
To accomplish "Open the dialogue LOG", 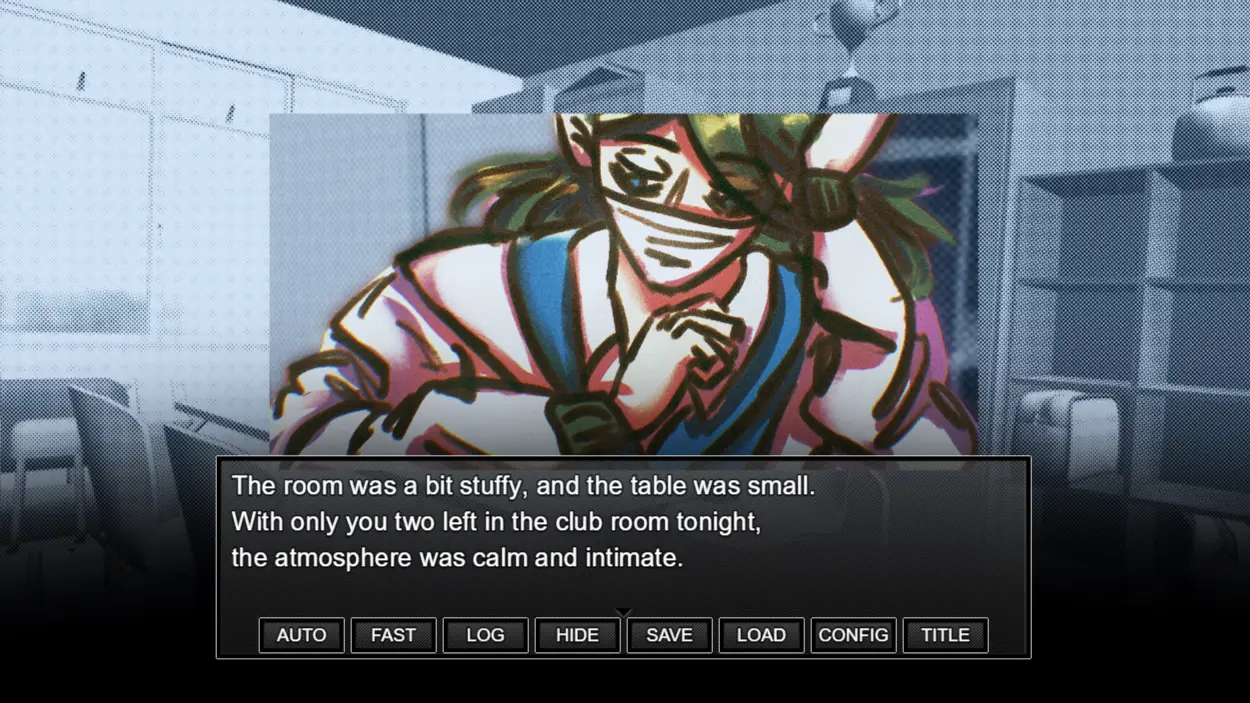I will point(485,635).
